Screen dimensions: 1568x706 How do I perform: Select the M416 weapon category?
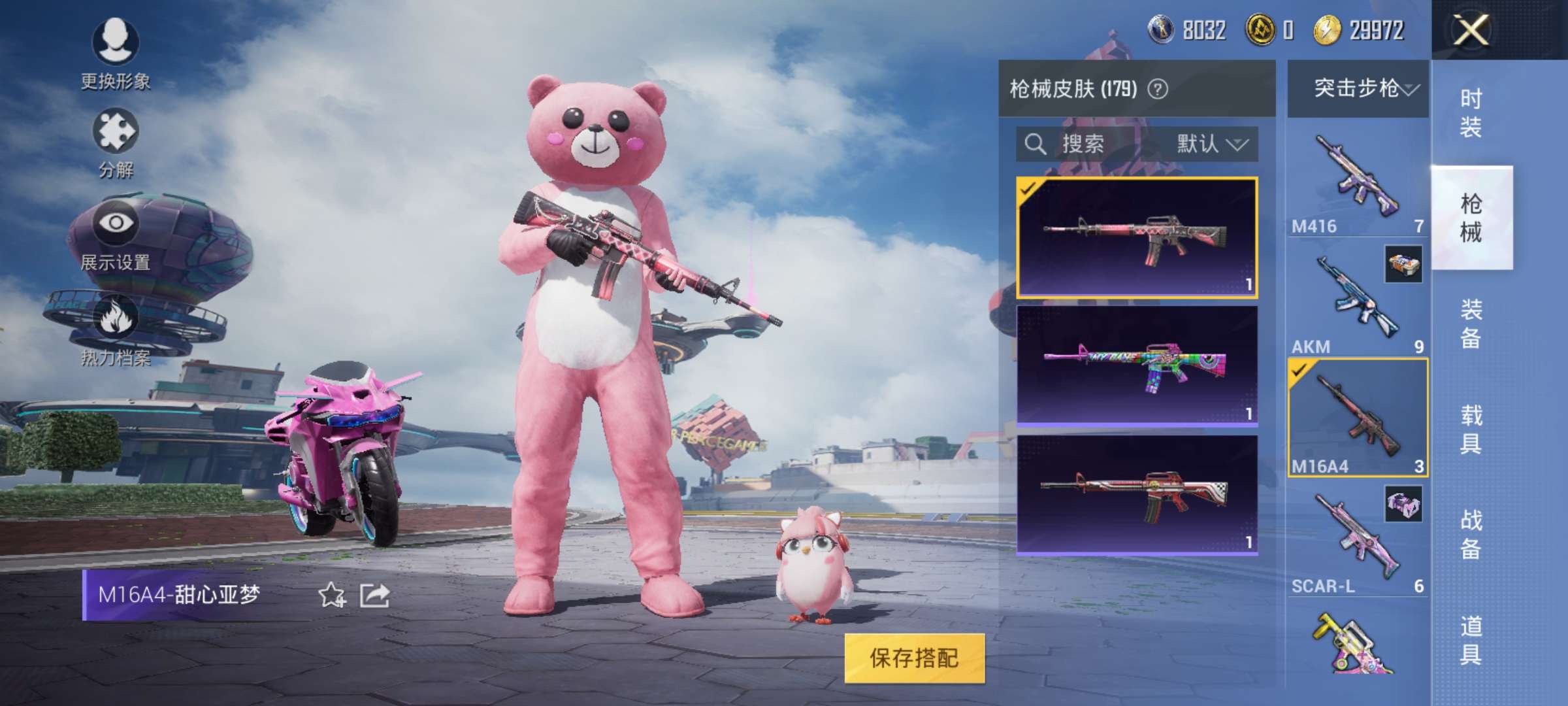pos(1358,180)
